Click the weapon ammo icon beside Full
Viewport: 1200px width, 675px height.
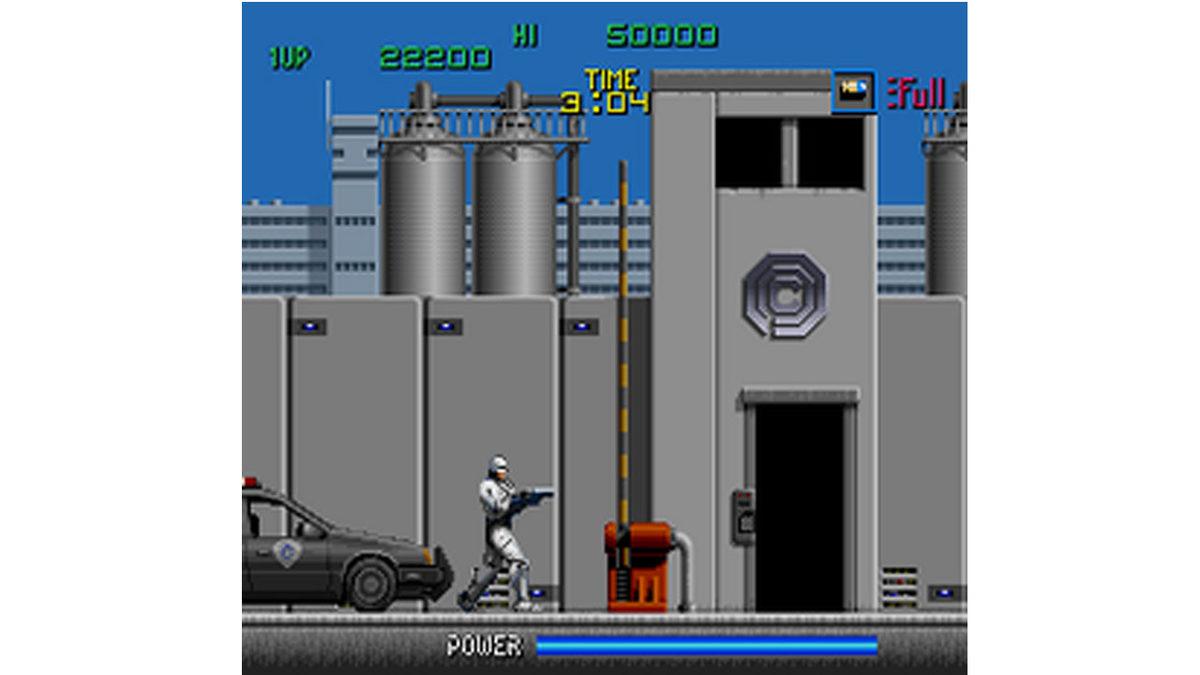coord(854,91)
